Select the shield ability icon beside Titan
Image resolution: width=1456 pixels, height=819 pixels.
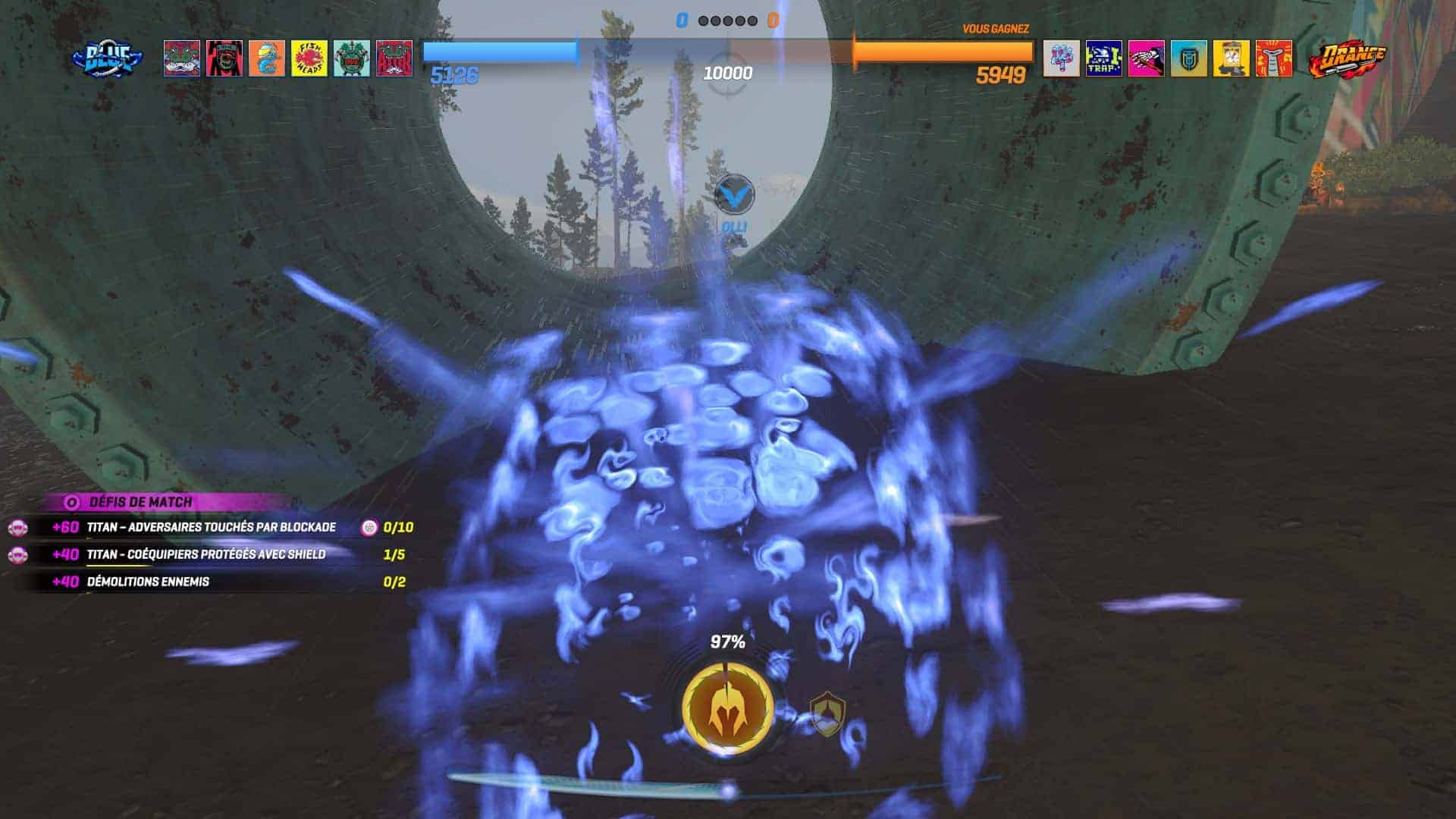tap(826, 714)
